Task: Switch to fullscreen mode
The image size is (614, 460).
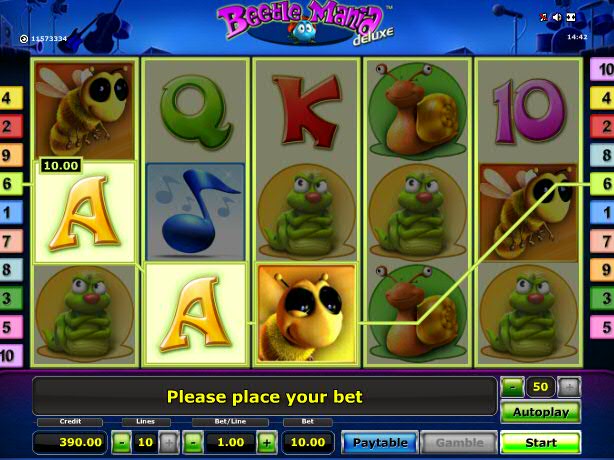Action: (572, 18)
